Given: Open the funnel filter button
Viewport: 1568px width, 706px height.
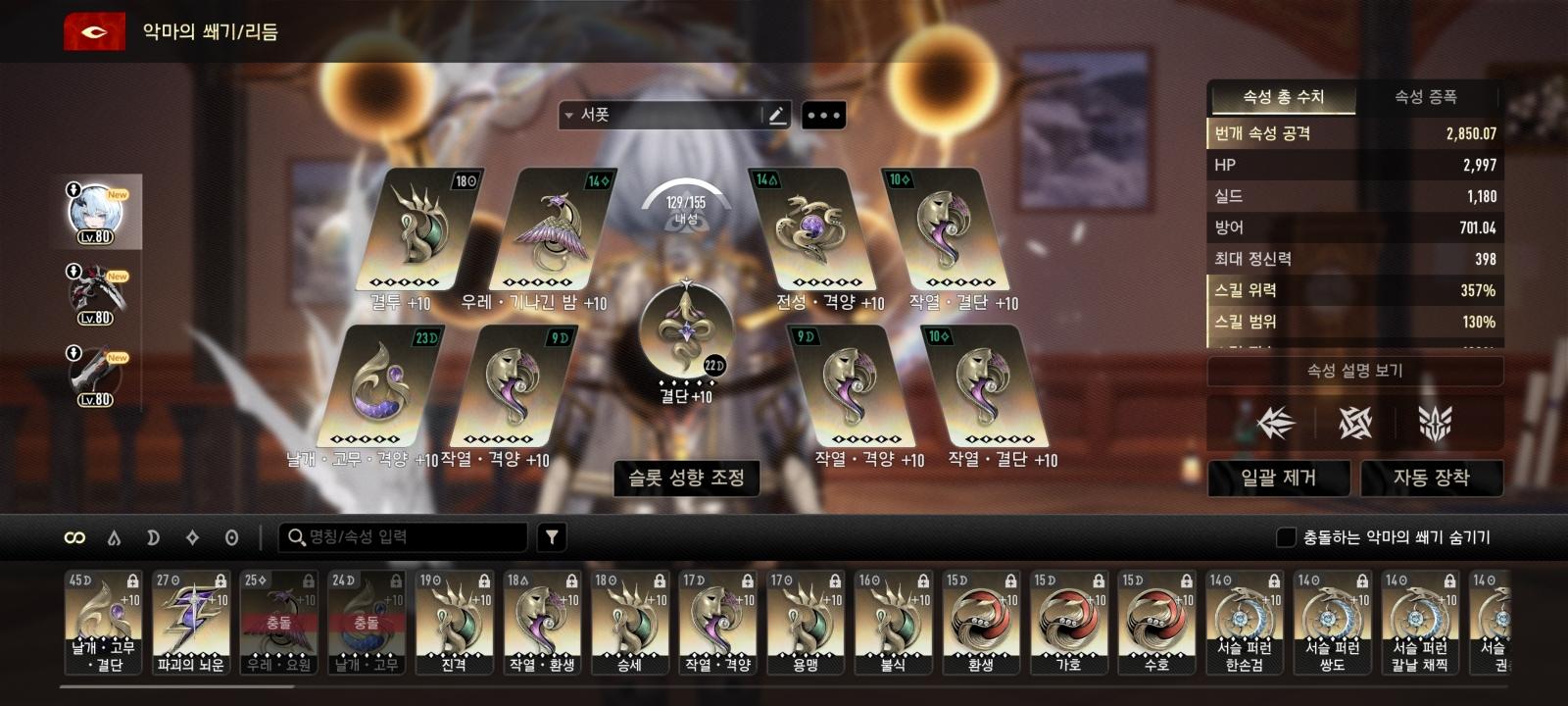Looking at the screenshot, I should [x=552, y=537].
